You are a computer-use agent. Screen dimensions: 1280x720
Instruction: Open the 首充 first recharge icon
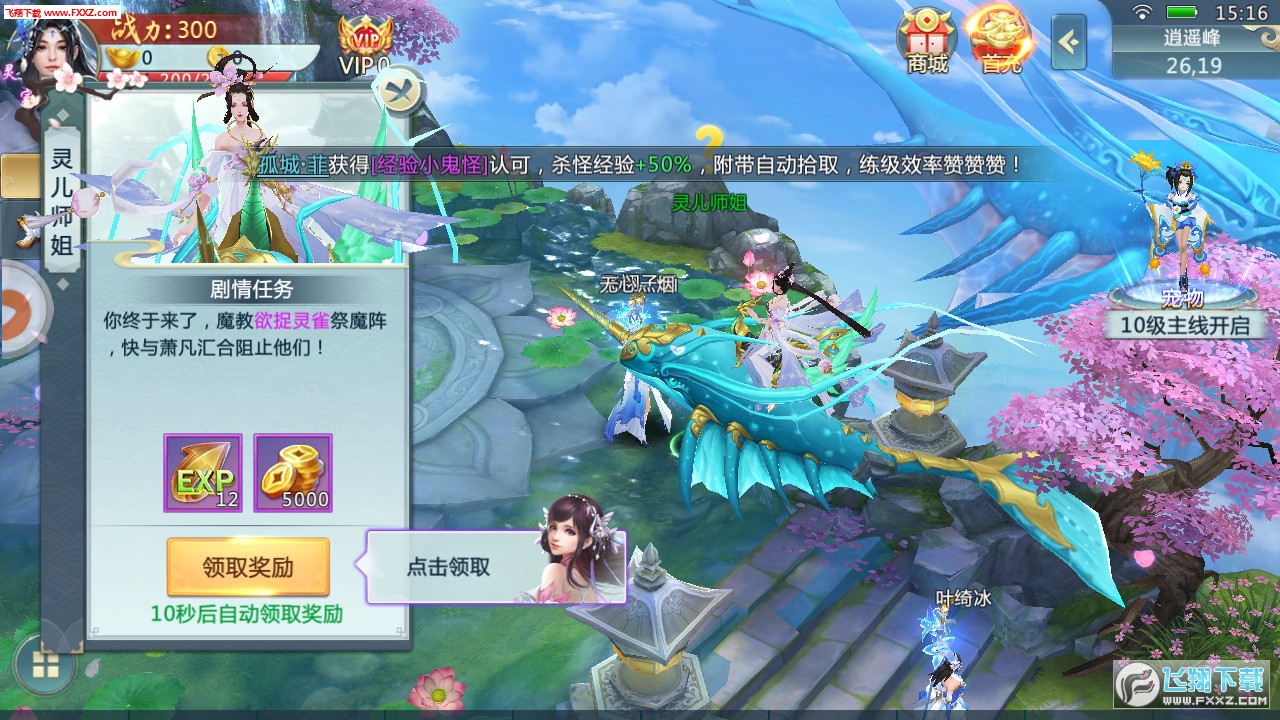pyautogui.click(x=1000, y=40)
